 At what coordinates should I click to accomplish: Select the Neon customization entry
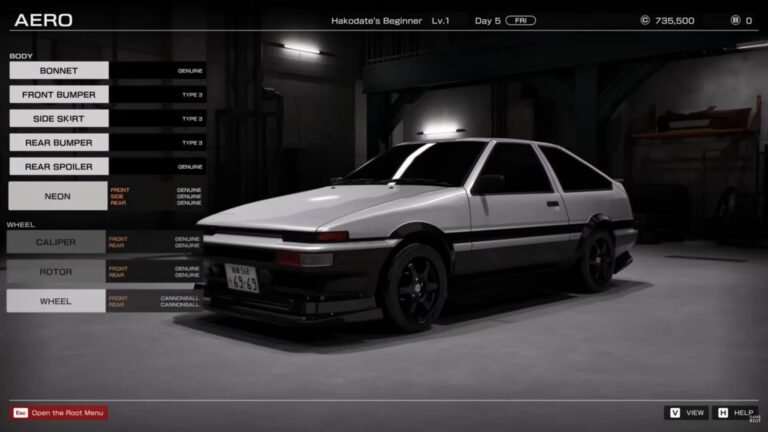57,196
